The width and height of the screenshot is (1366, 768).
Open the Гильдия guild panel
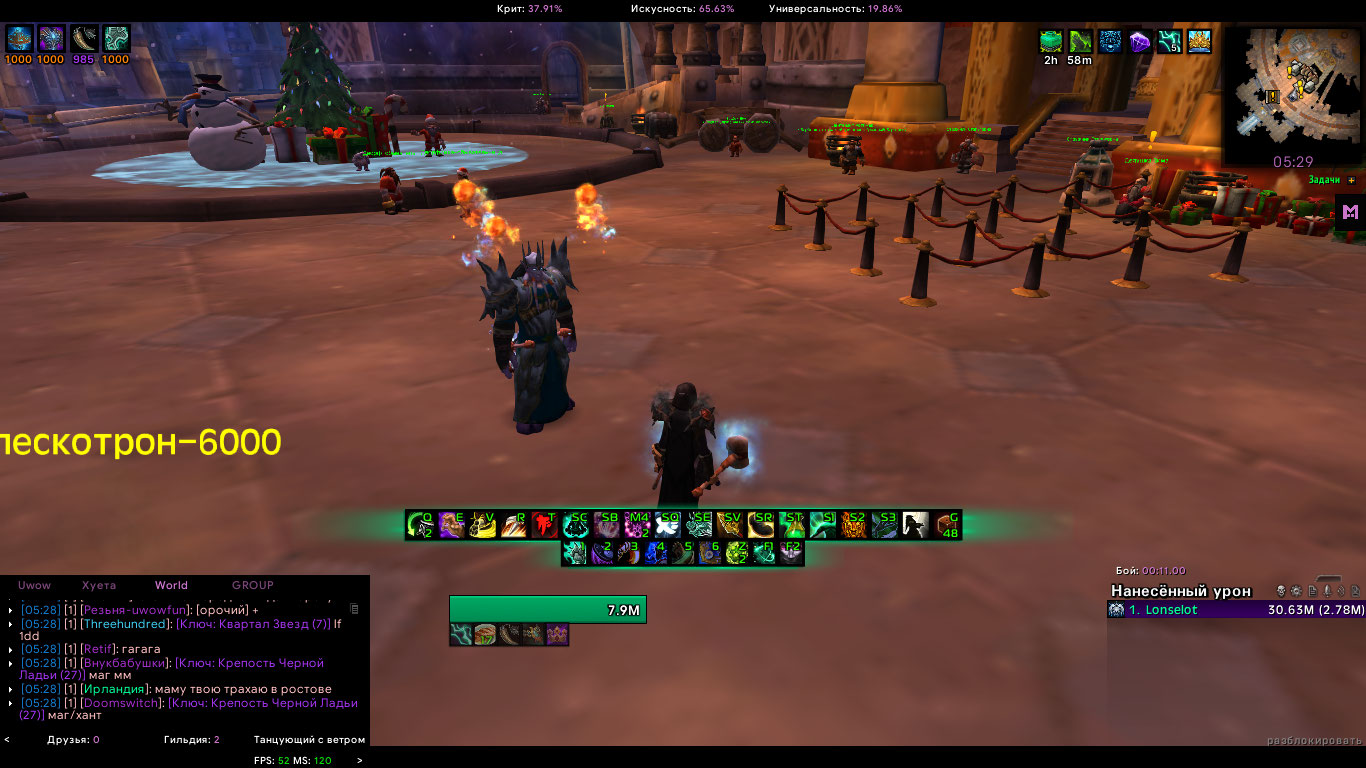coord(192,740)
